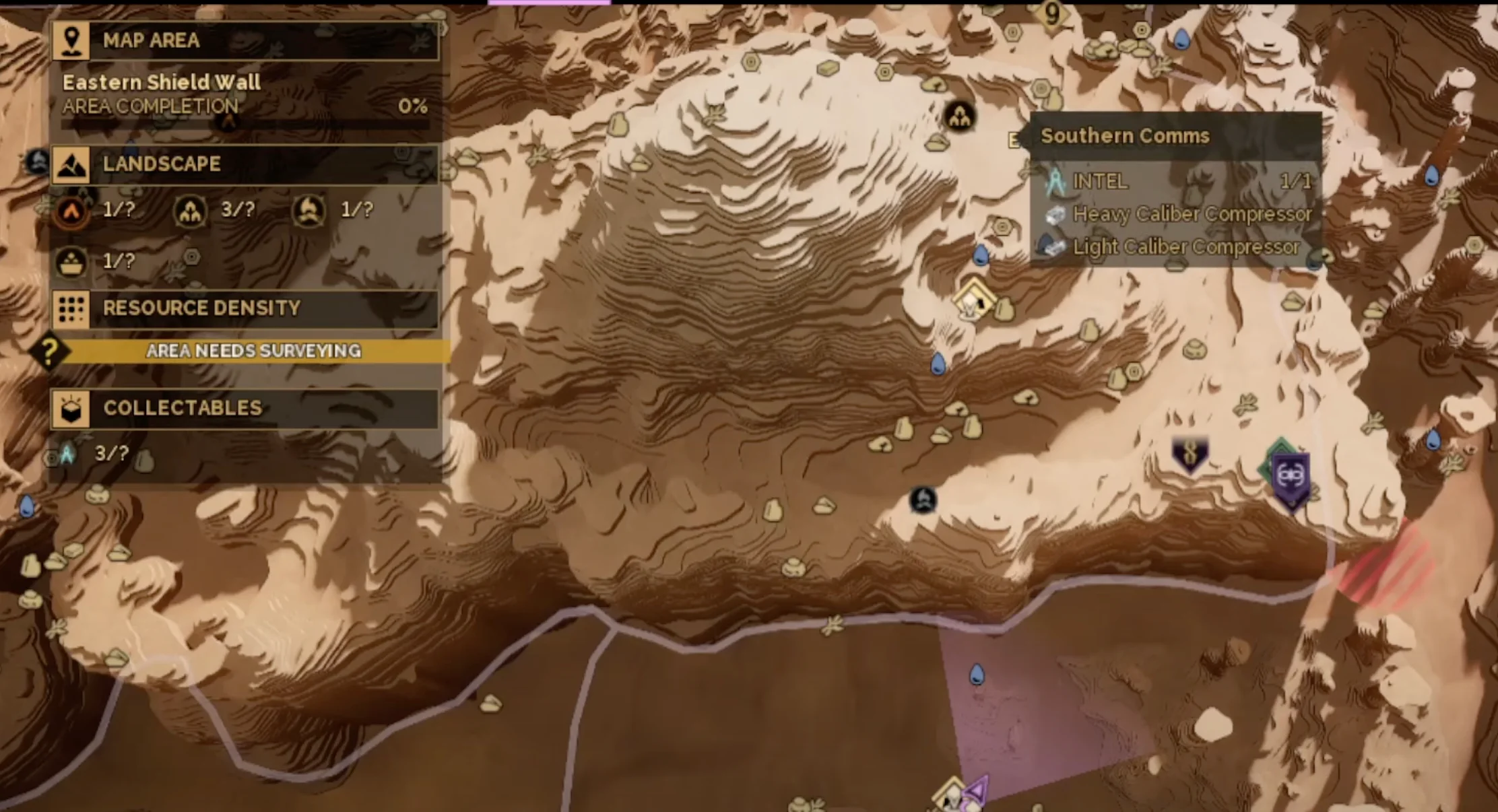Screen dimensions: 1498x812
Task: Select the orange campfire landscape icon
Action: pos(72,210)
